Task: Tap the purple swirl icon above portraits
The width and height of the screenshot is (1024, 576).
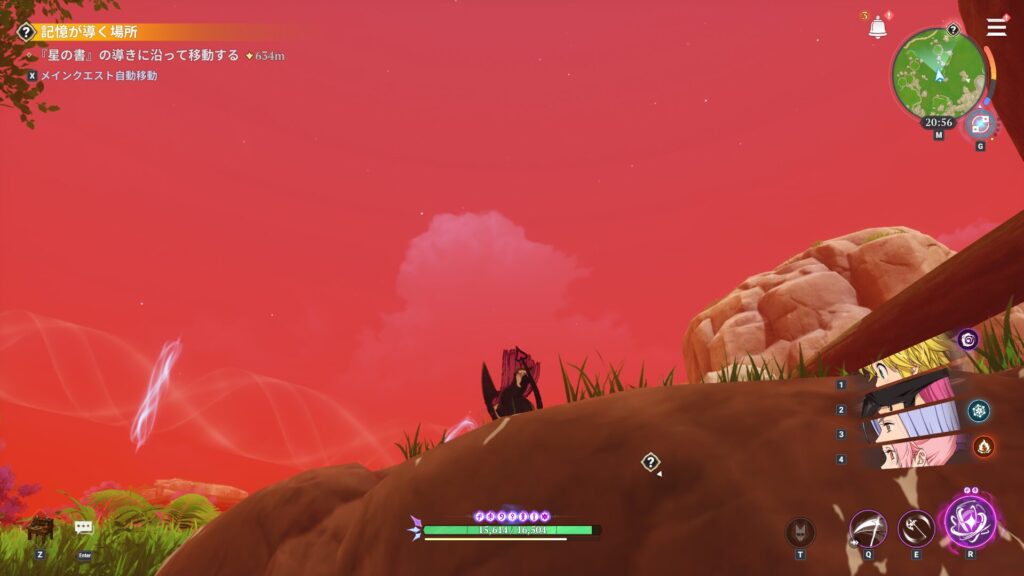Action: tap(967, 340)
